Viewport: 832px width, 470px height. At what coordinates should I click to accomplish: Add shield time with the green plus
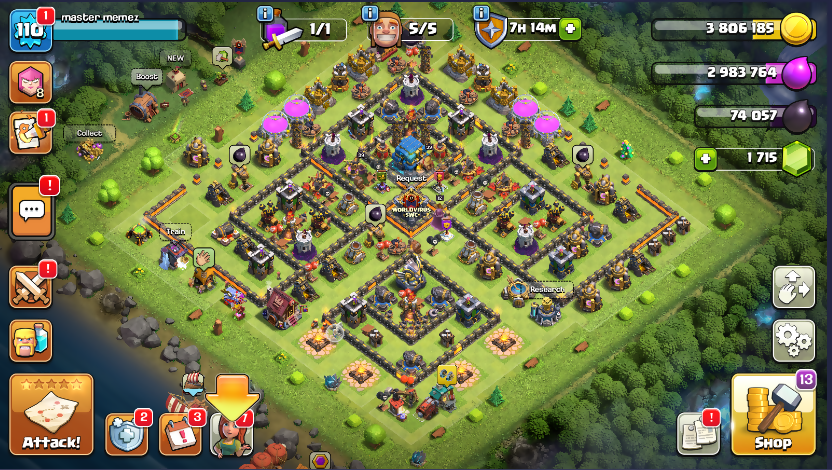571,28
